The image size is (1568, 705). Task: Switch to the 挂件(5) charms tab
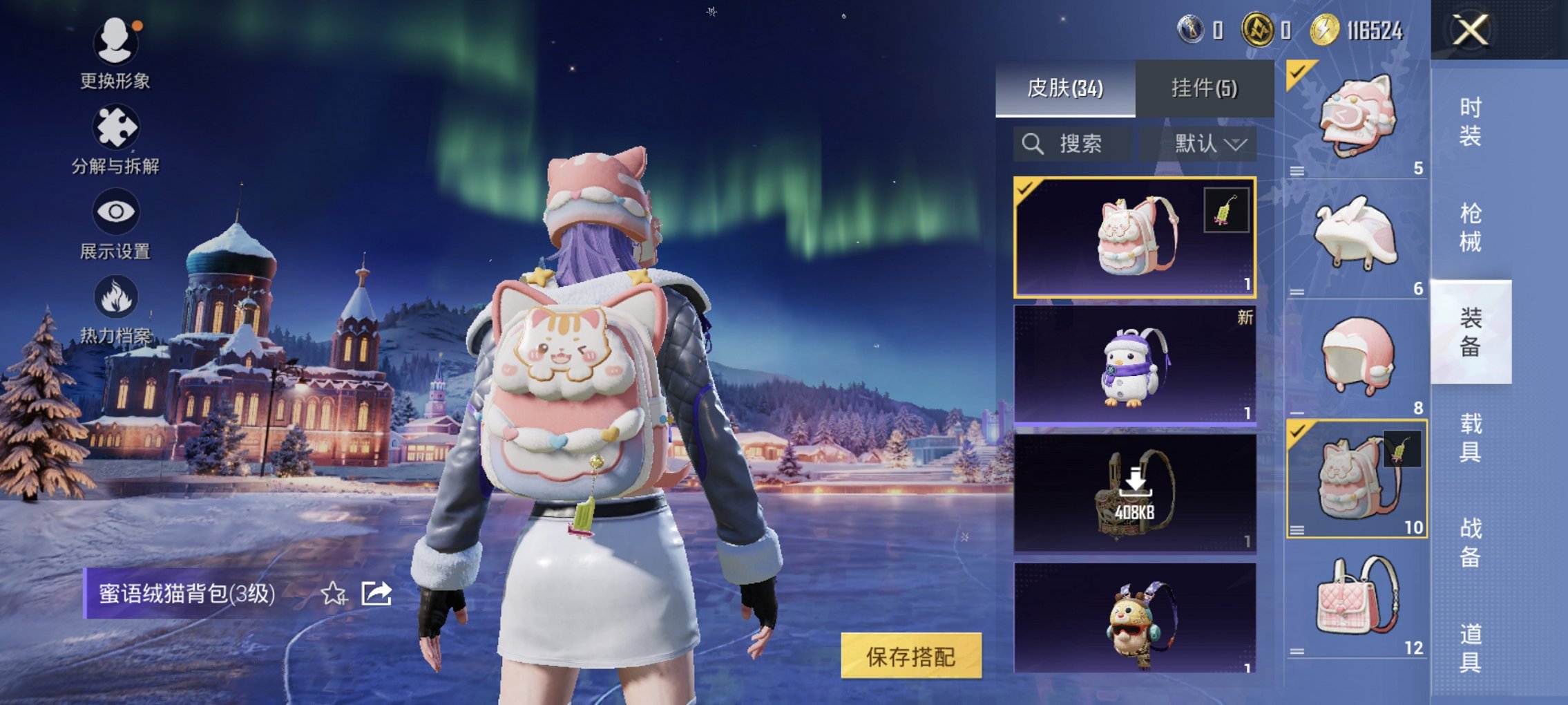pos(1204,88)
